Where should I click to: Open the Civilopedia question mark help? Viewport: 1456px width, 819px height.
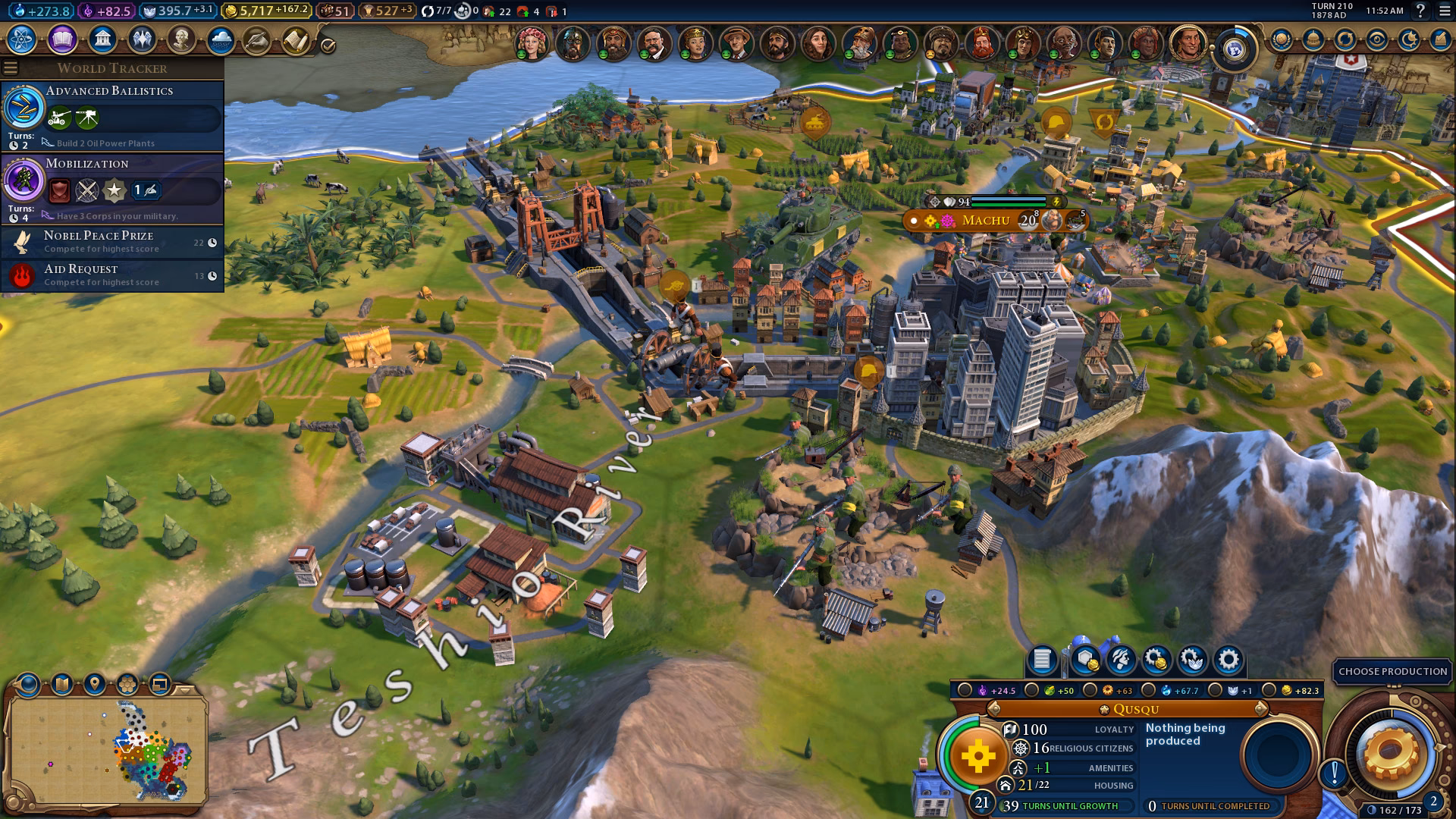(1420, 11)
